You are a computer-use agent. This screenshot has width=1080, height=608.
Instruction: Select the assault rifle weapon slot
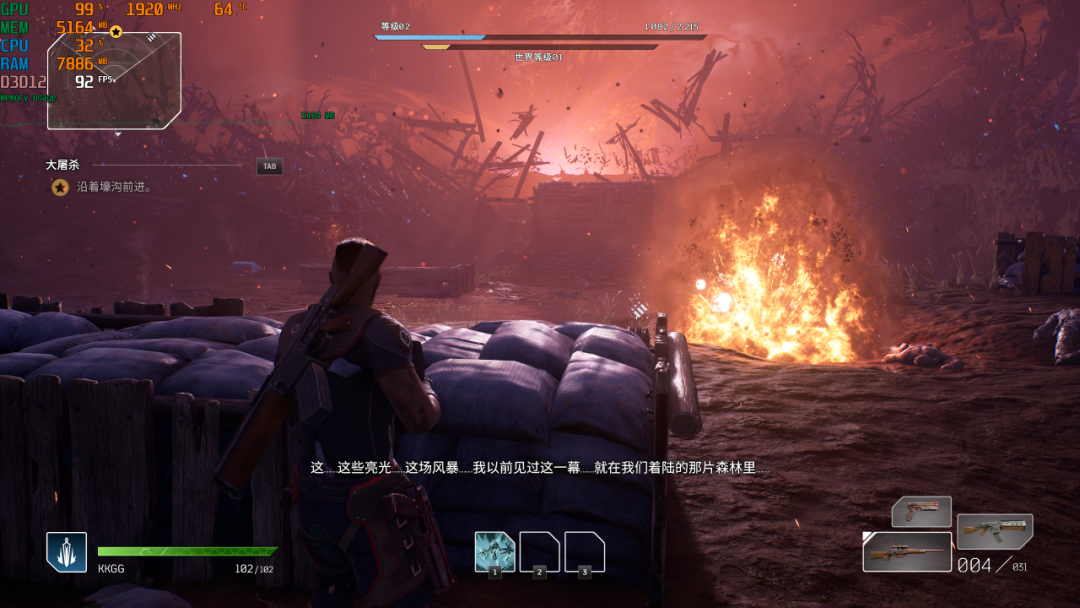(x=994, y=530)
